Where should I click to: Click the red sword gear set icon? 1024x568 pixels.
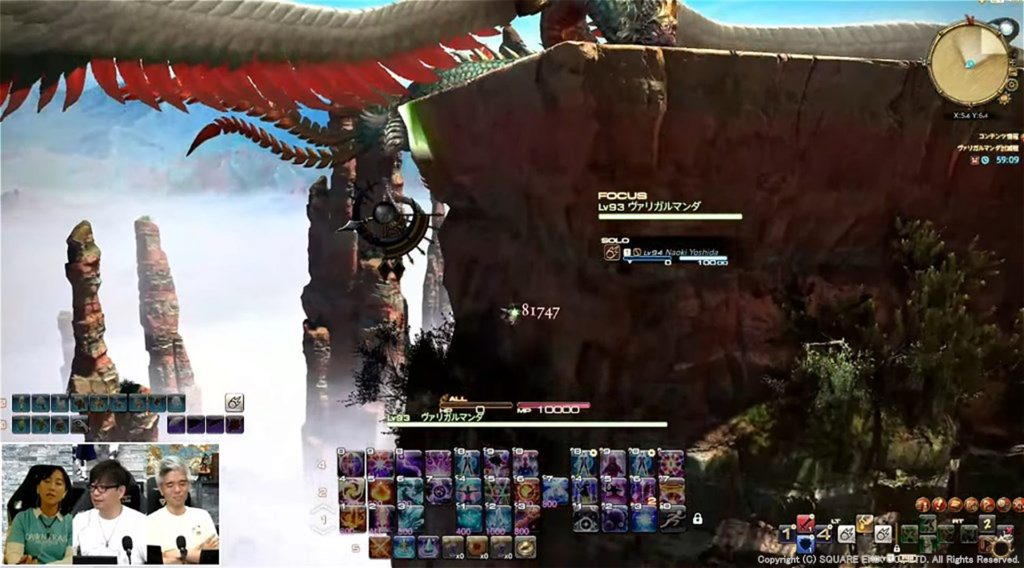pos(805,522)
